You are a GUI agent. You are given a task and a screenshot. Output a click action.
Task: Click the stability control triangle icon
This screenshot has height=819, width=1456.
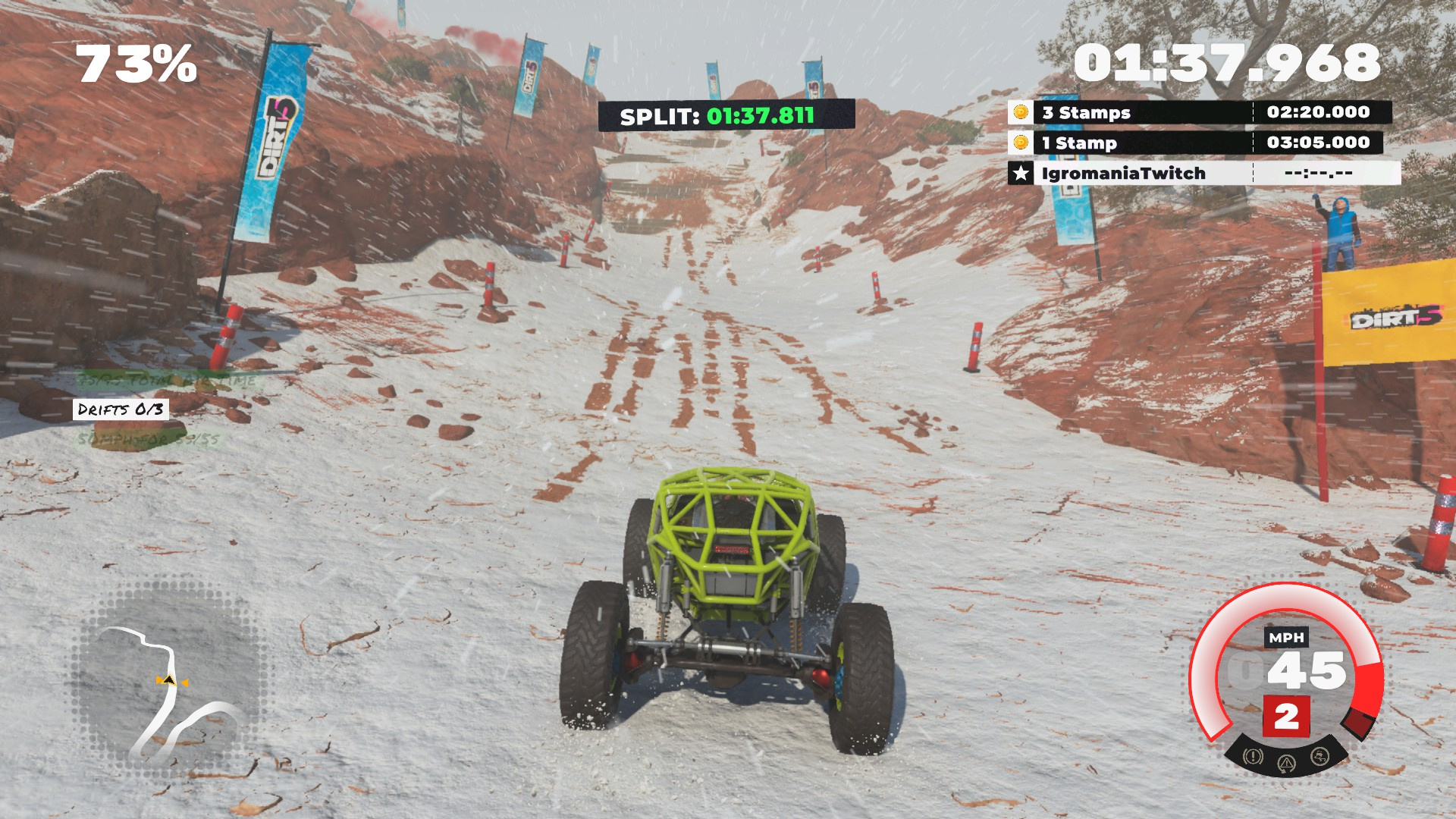point(1286,763)
